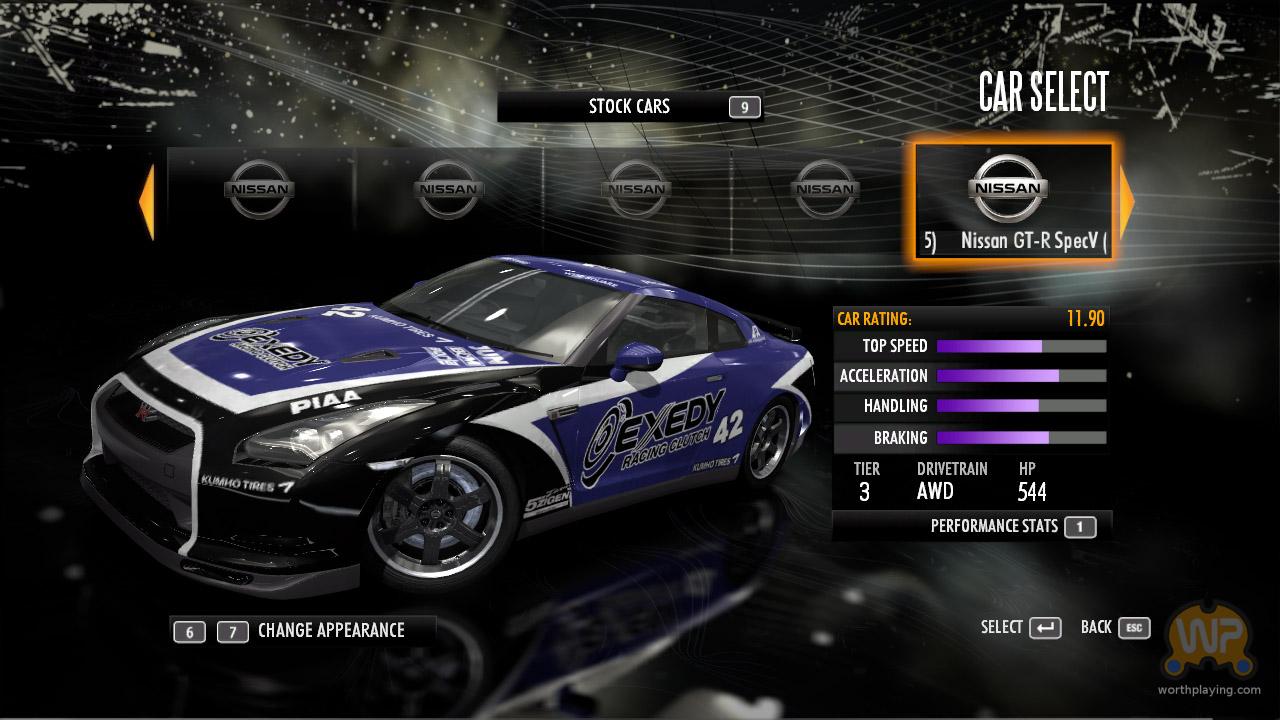Open the Performance Stats panel
Viewport: 1280px width, 720px height.
coord(994,526)
